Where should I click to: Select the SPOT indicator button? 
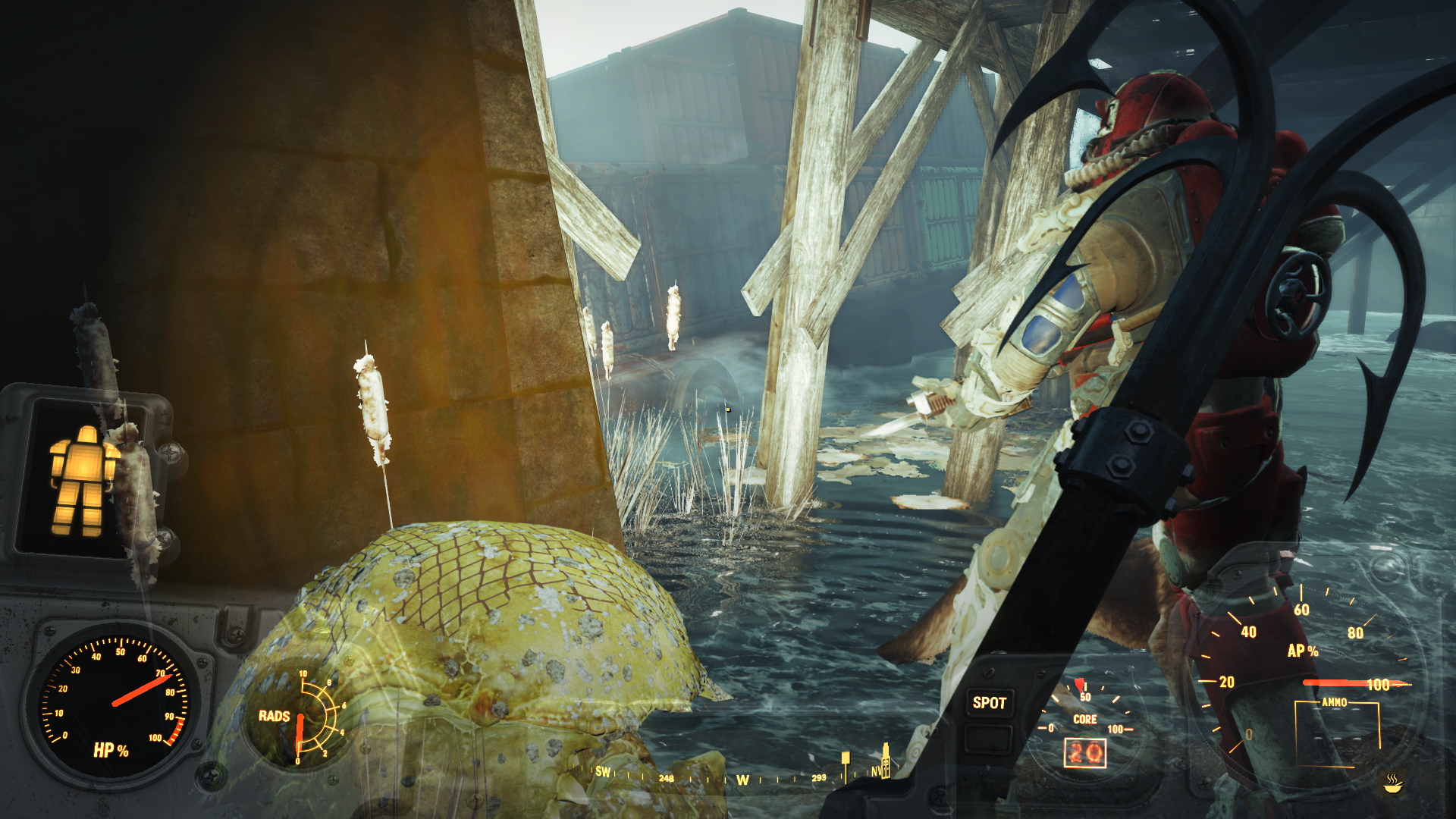[x=989, y=703]
